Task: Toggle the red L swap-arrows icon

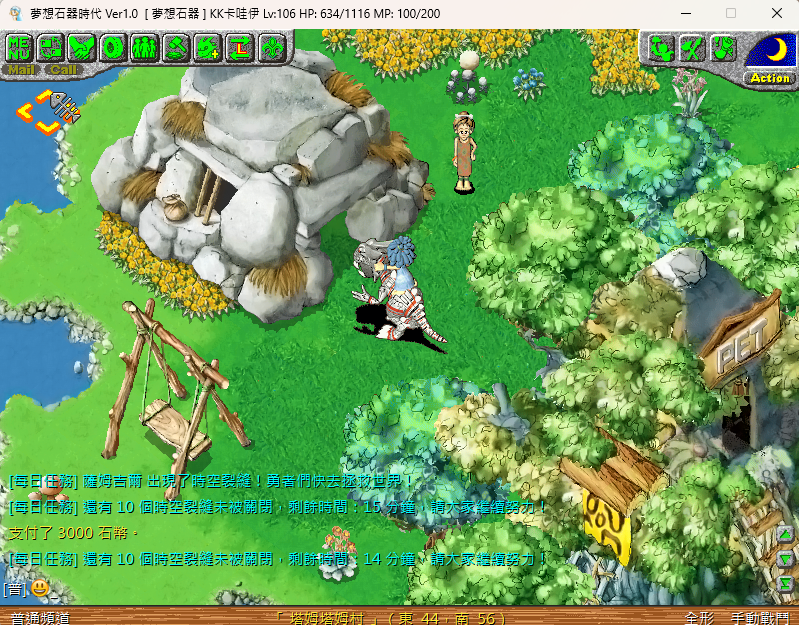Action: [240, 46]
